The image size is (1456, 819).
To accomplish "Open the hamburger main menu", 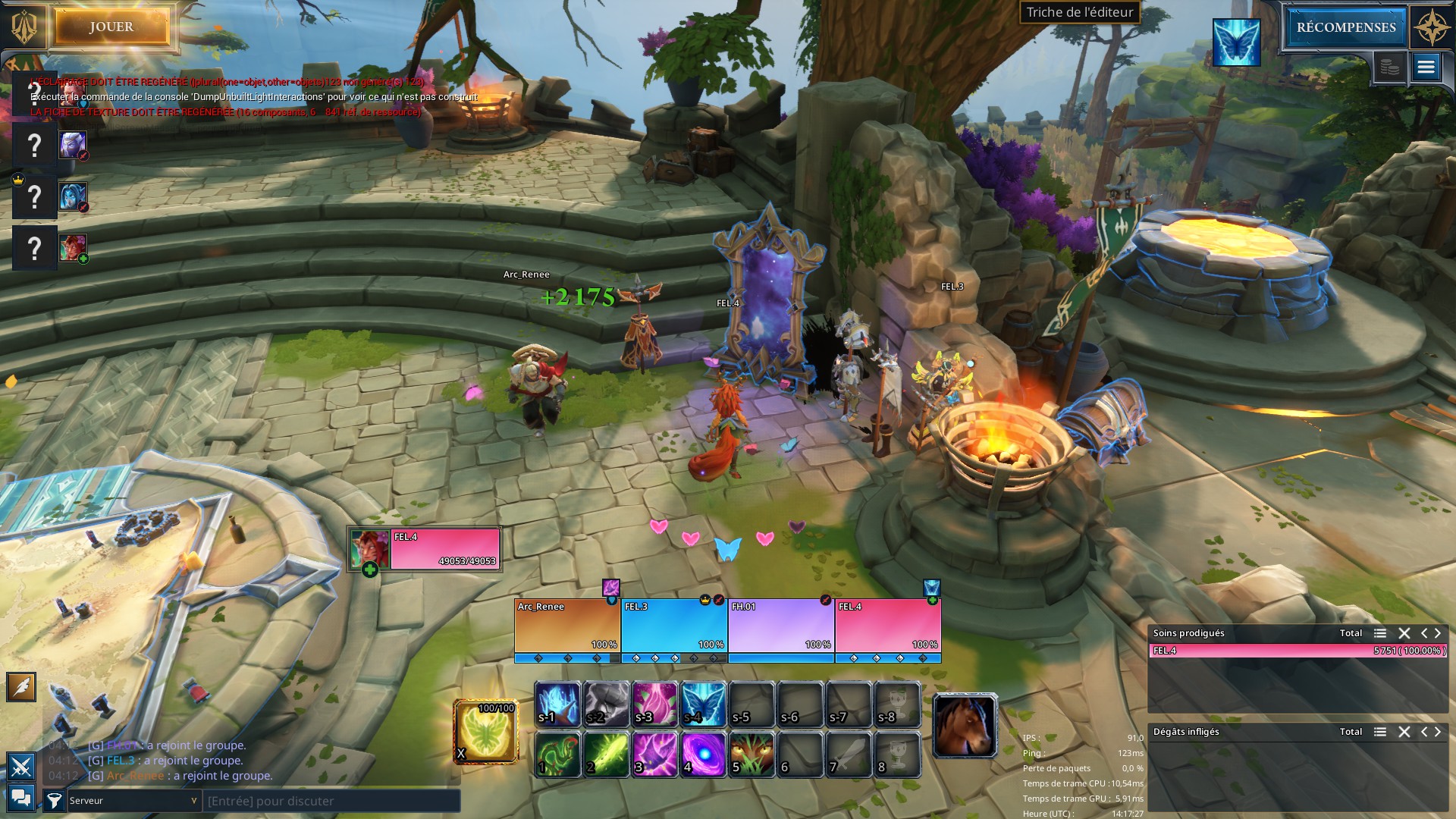I will [1426, 67].
